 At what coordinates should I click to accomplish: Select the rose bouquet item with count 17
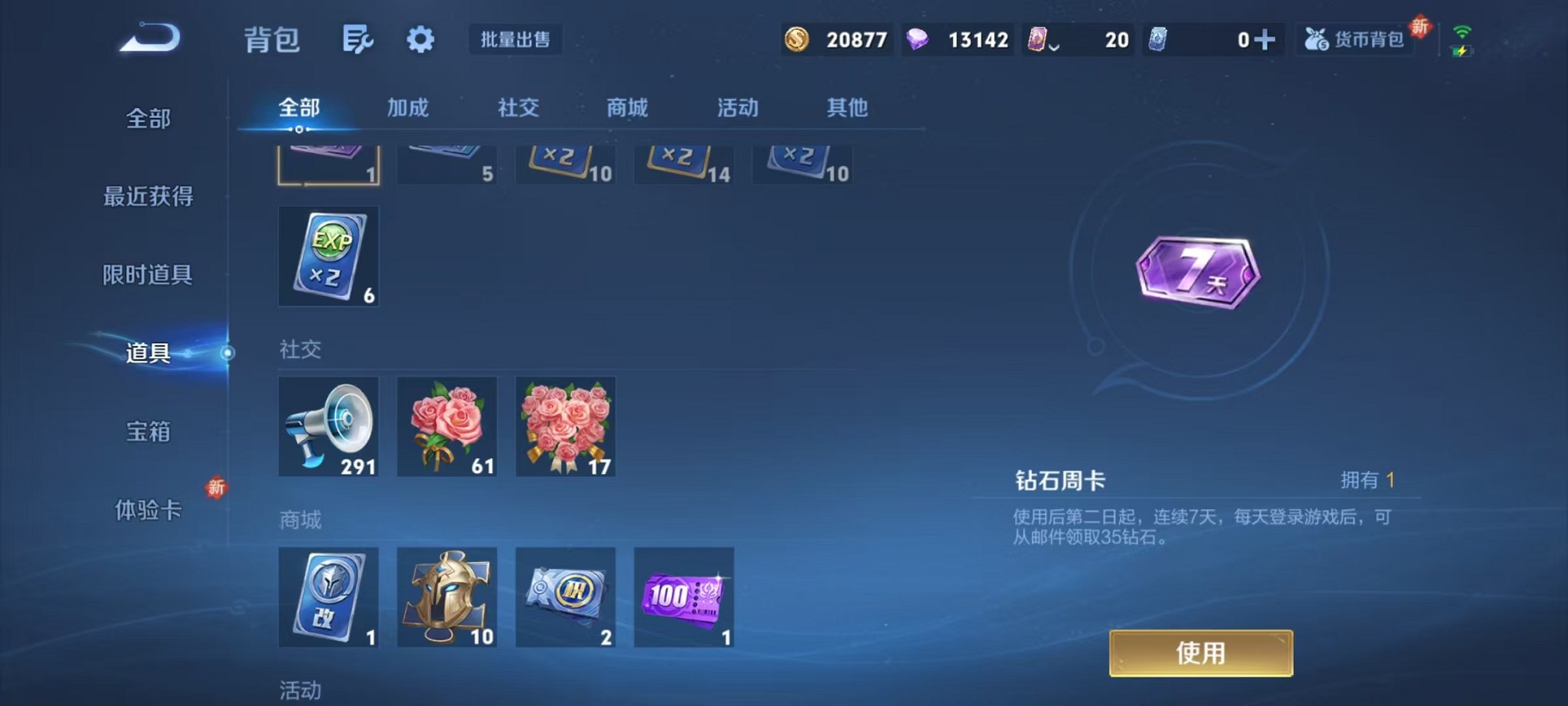coord(565,425)
